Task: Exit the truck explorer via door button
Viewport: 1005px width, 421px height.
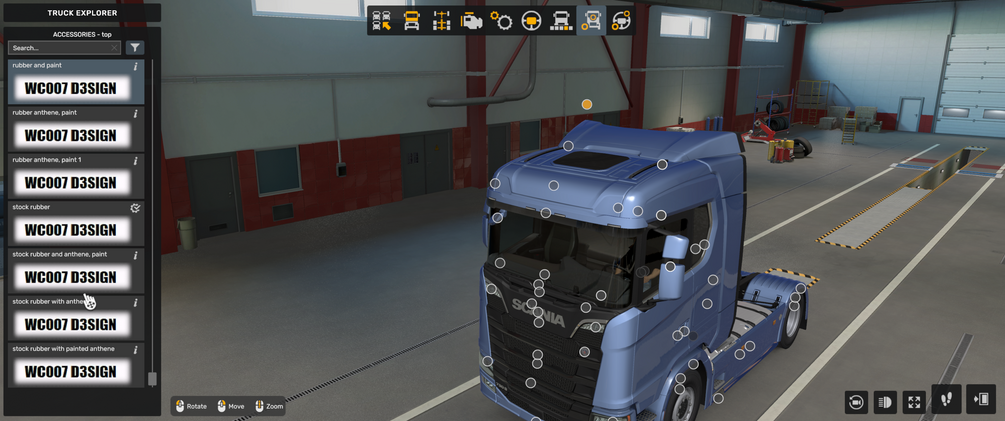Action: click(x=981, y=399)
